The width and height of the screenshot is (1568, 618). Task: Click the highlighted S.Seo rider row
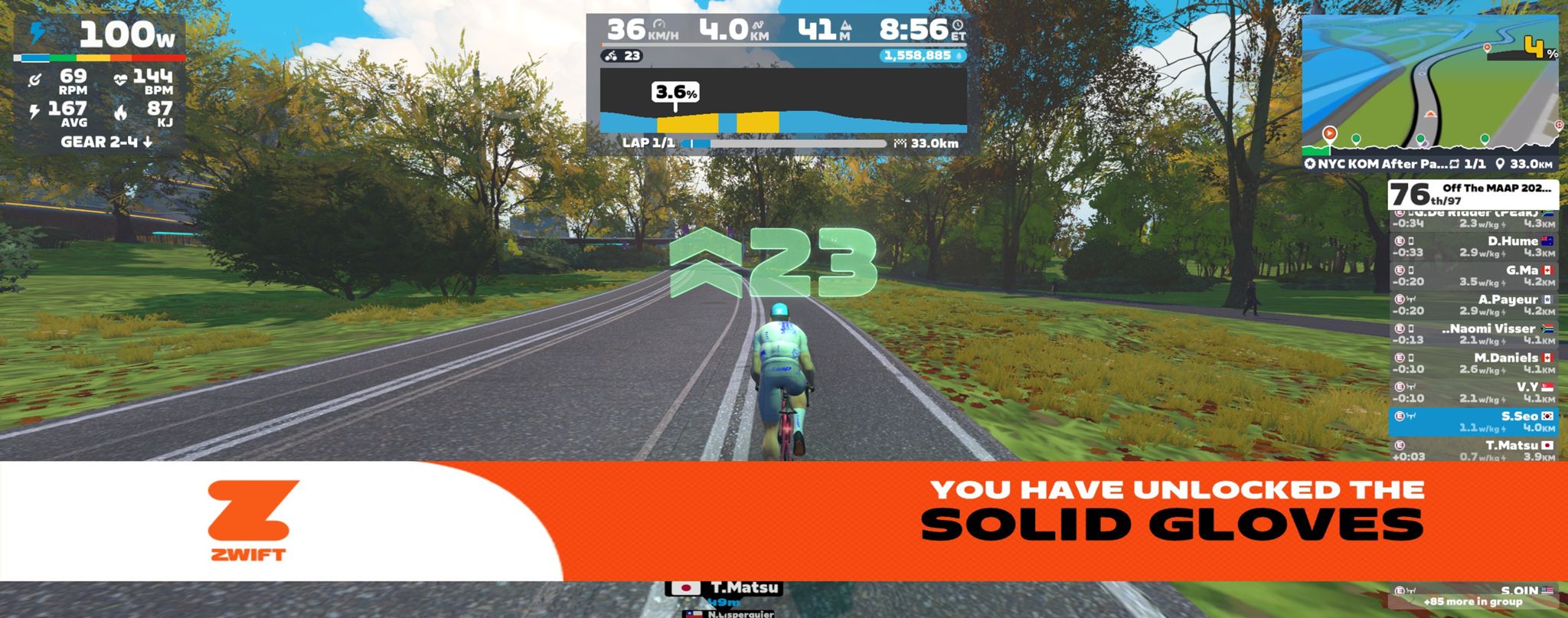(1473, 421)
